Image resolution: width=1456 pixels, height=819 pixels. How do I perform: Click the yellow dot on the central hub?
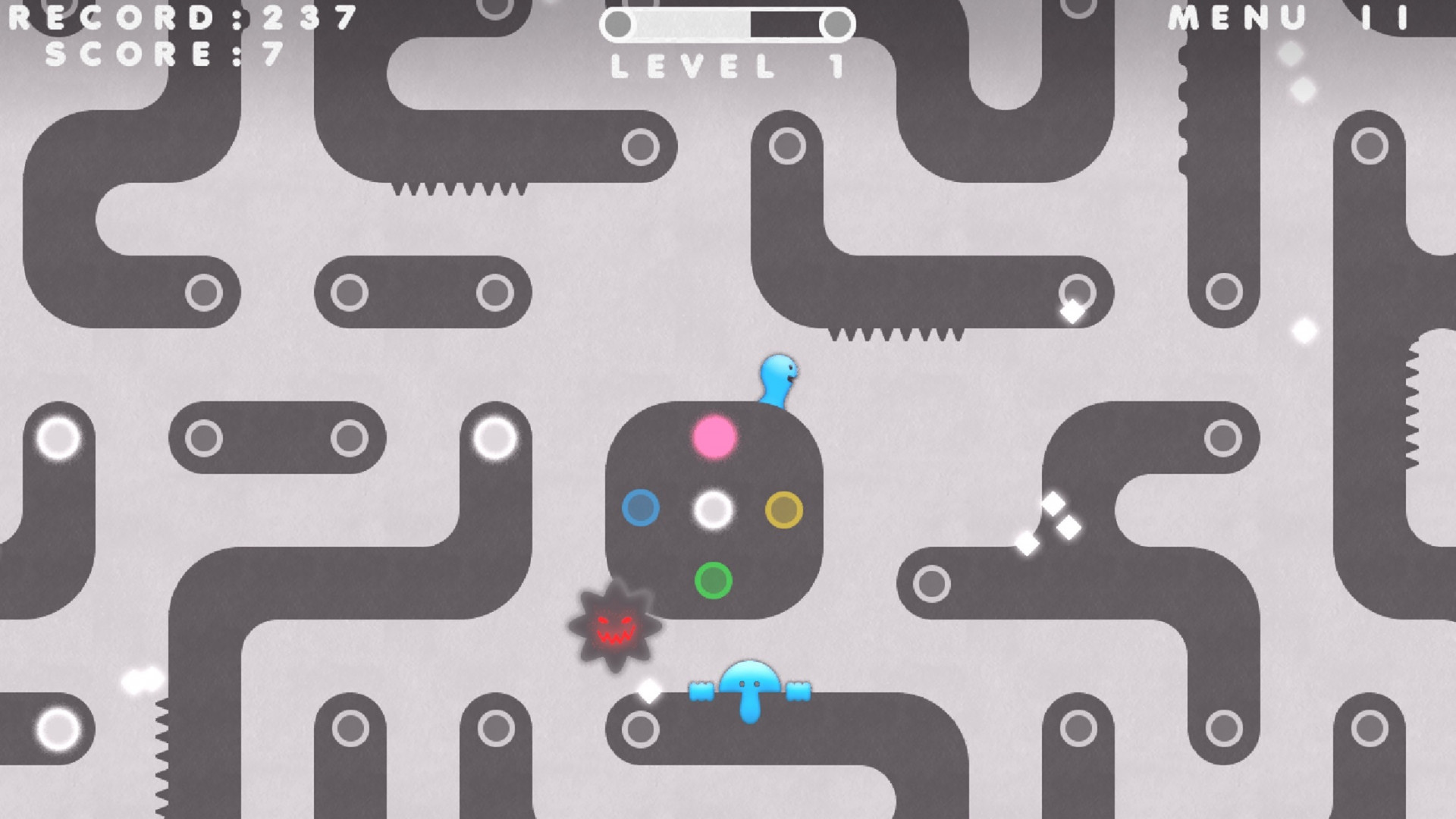coord(783,510)
